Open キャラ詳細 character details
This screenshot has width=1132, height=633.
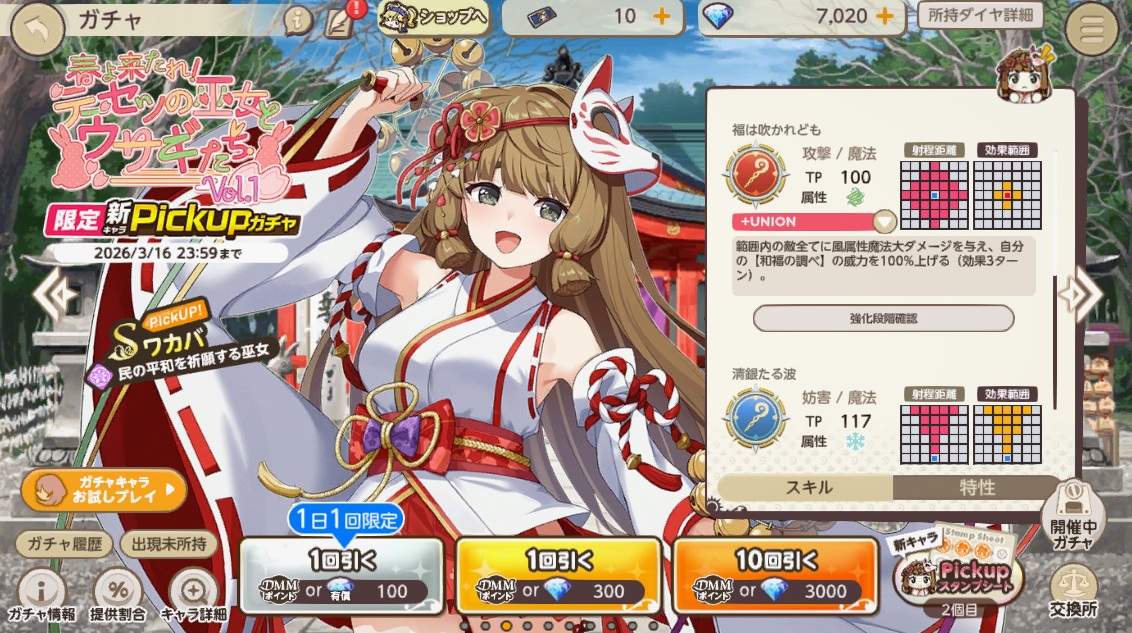pos(193,595)
